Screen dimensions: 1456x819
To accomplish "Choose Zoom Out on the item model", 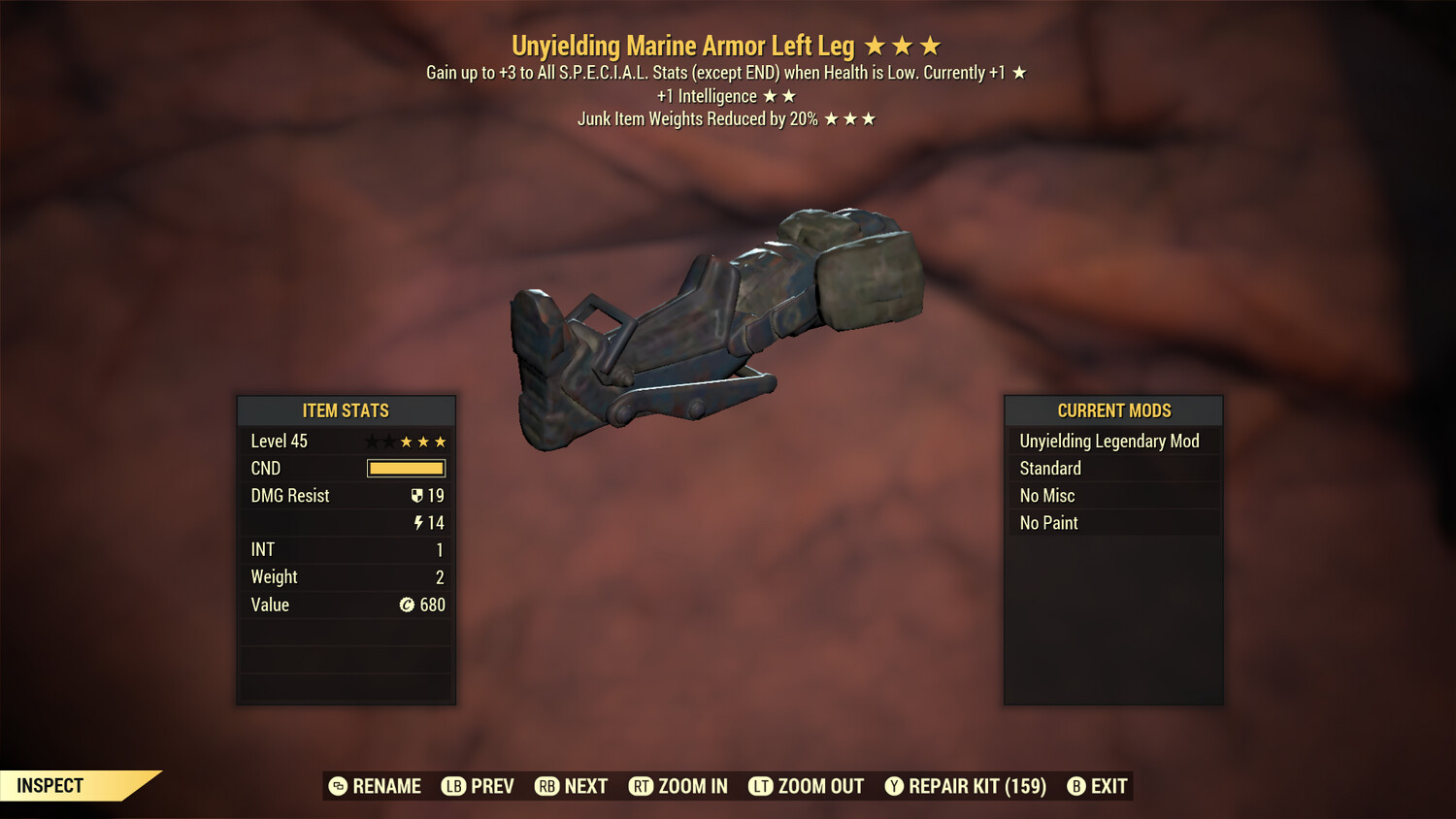I will coord(807,786).
